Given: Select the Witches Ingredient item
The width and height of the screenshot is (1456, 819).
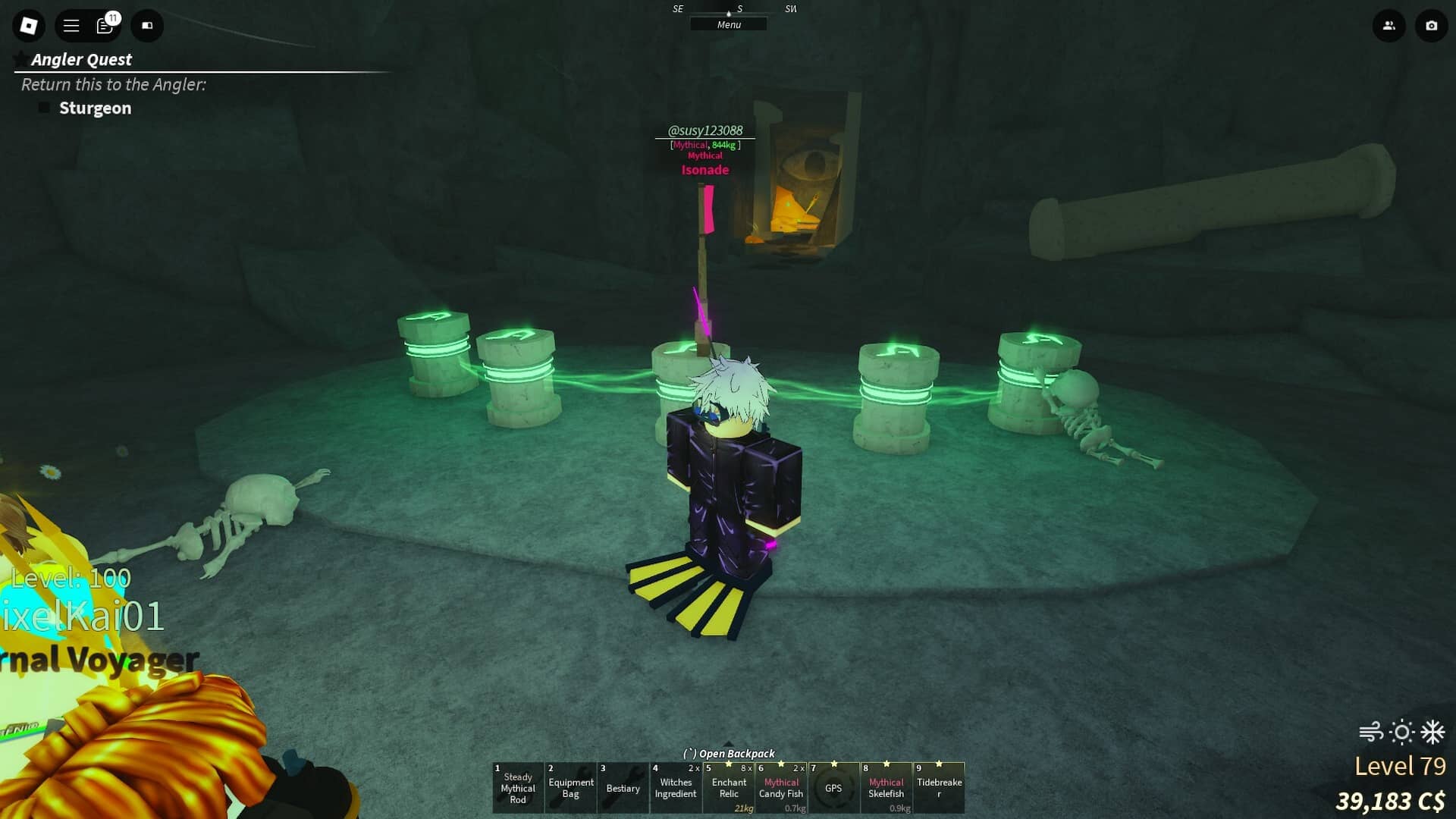Looking at the screenshot, I should [x=676, y=788].
